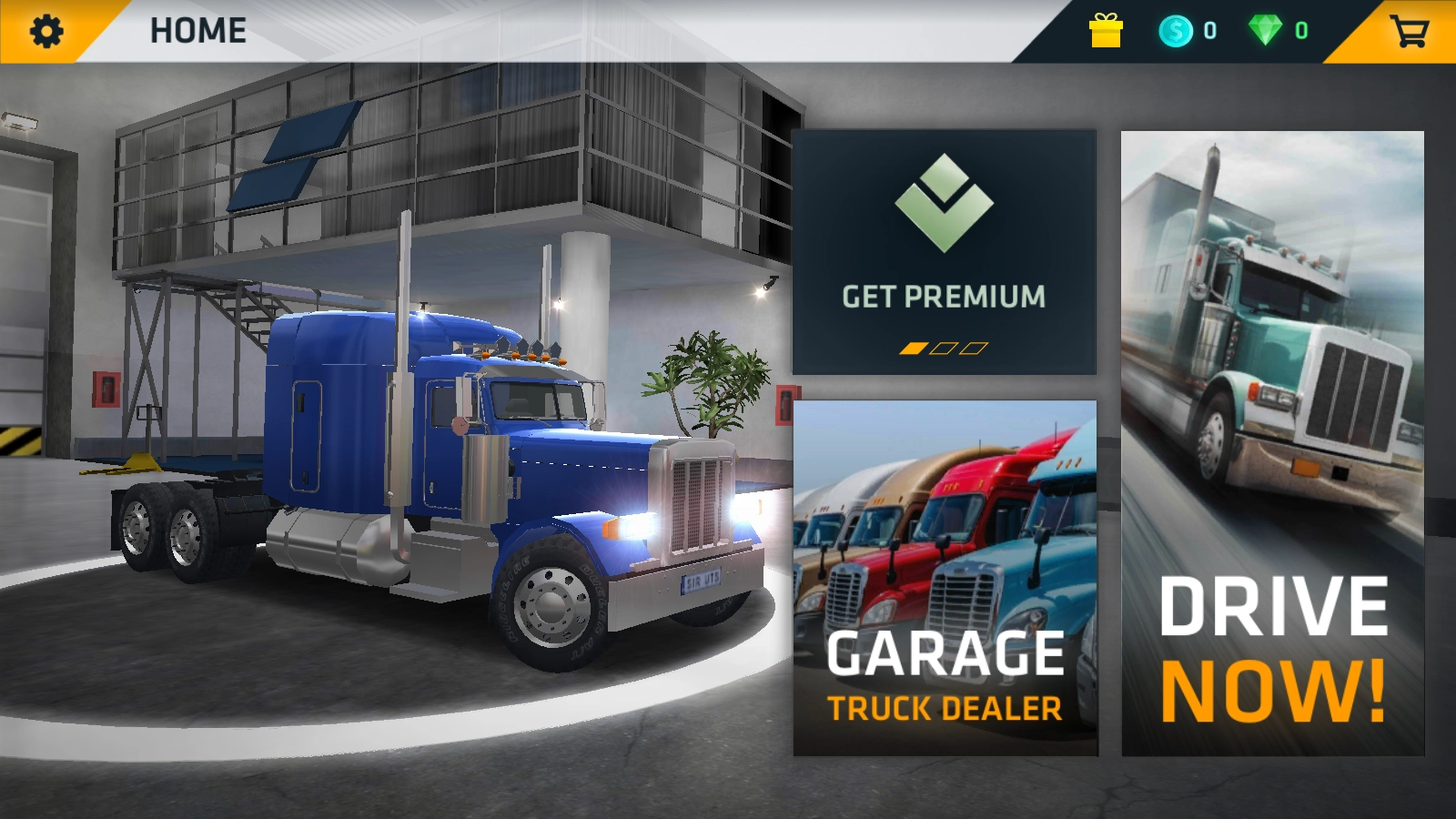Screen dimensions: 1456x819
Task: Claim the yellow gift box reward
Action: [1106, 31]
